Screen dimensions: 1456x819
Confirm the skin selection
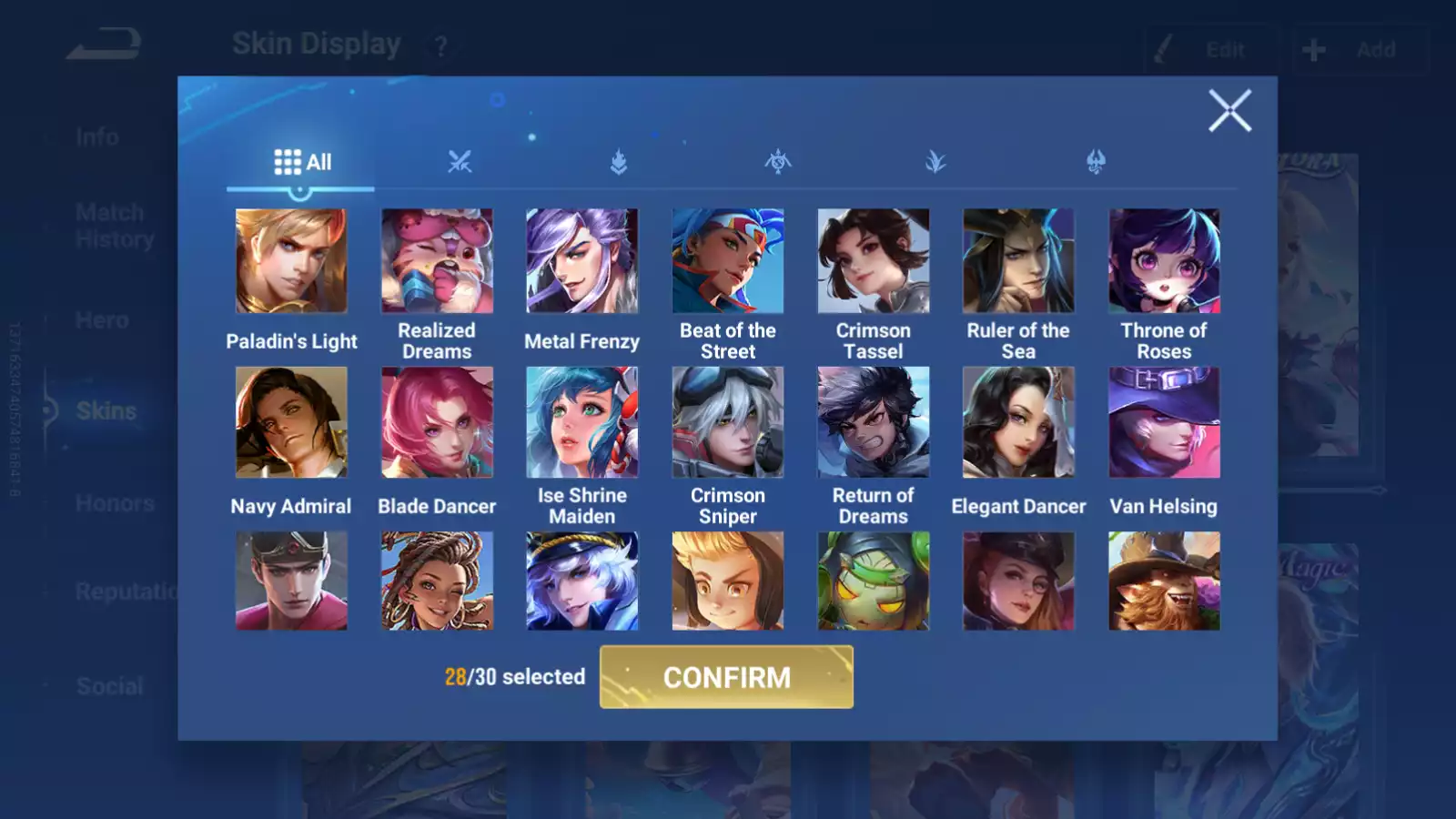click(726, 677)
